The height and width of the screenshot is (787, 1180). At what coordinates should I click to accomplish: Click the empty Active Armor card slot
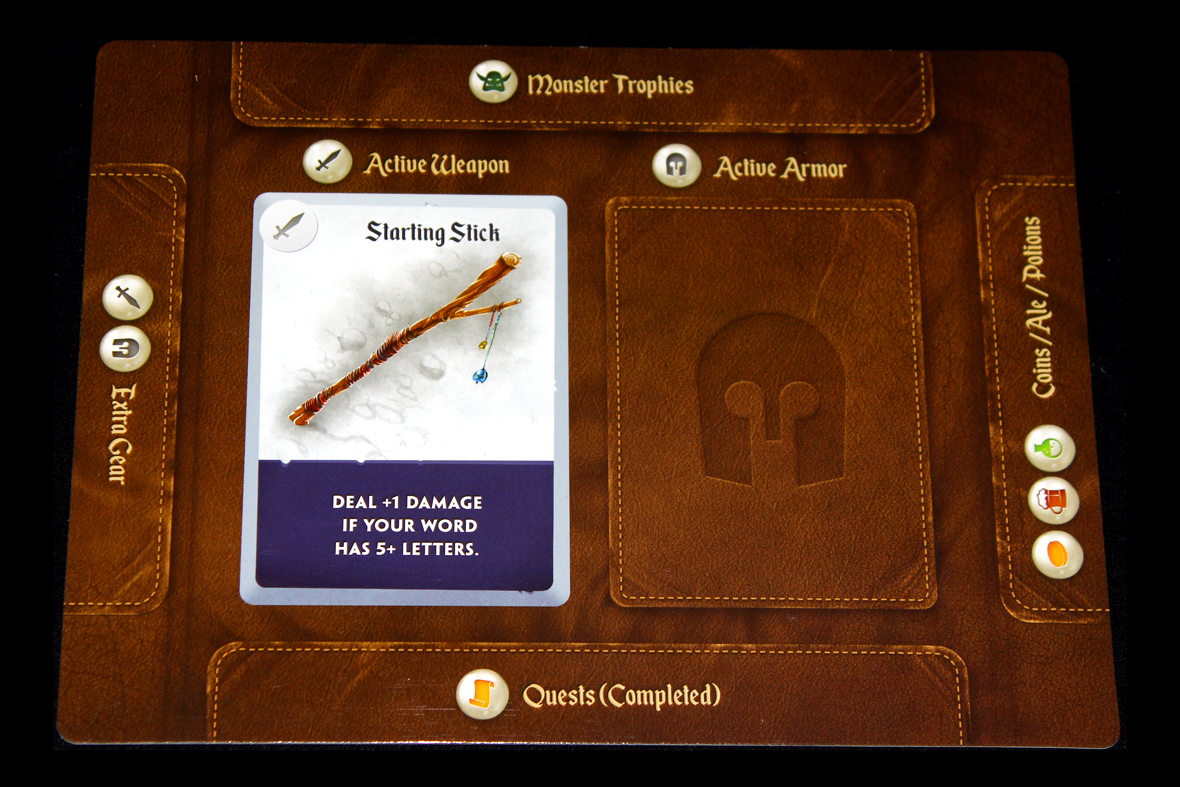[771, 402]
